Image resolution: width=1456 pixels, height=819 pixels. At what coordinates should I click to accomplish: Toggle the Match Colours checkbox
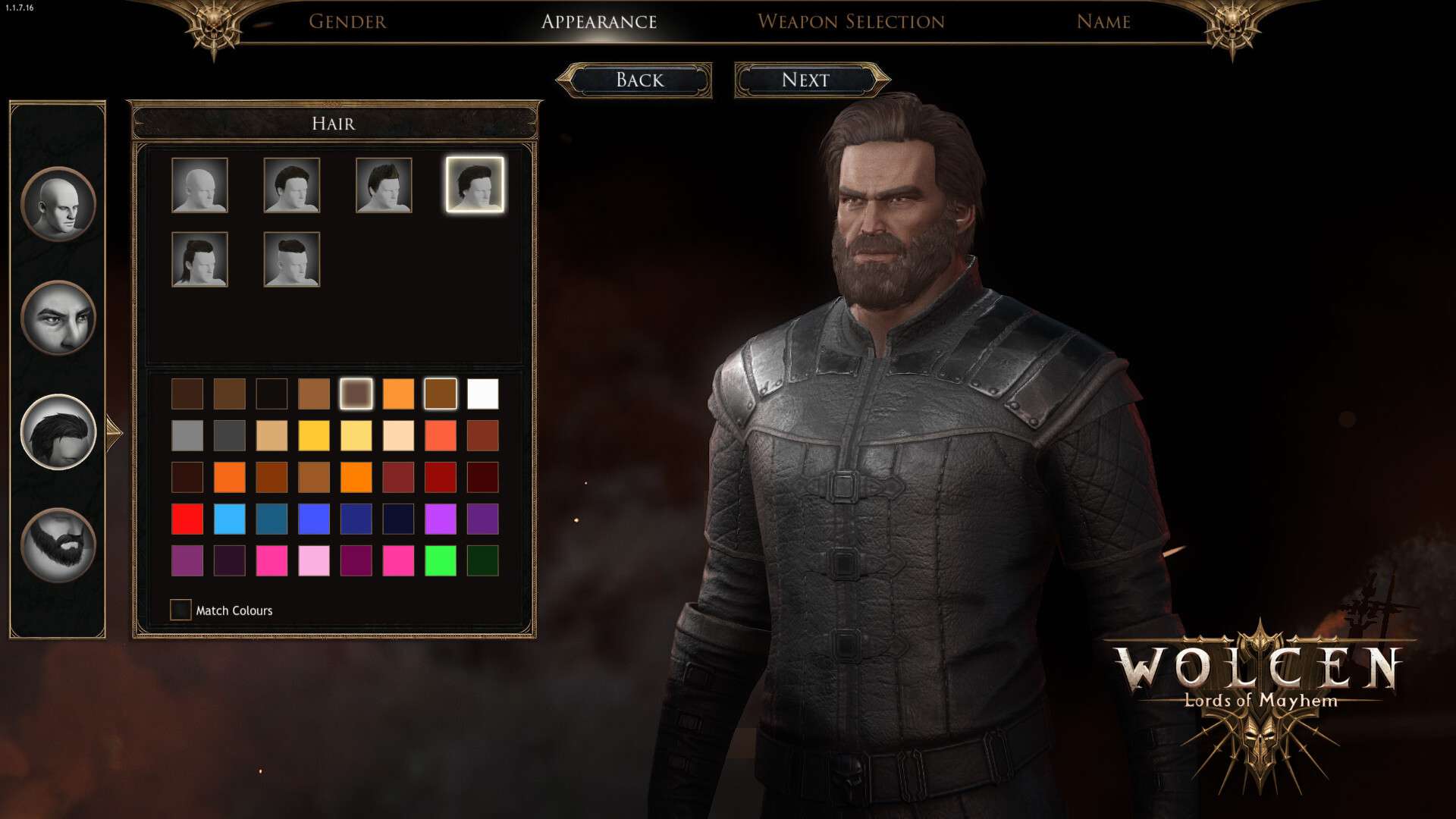[180, 610]
